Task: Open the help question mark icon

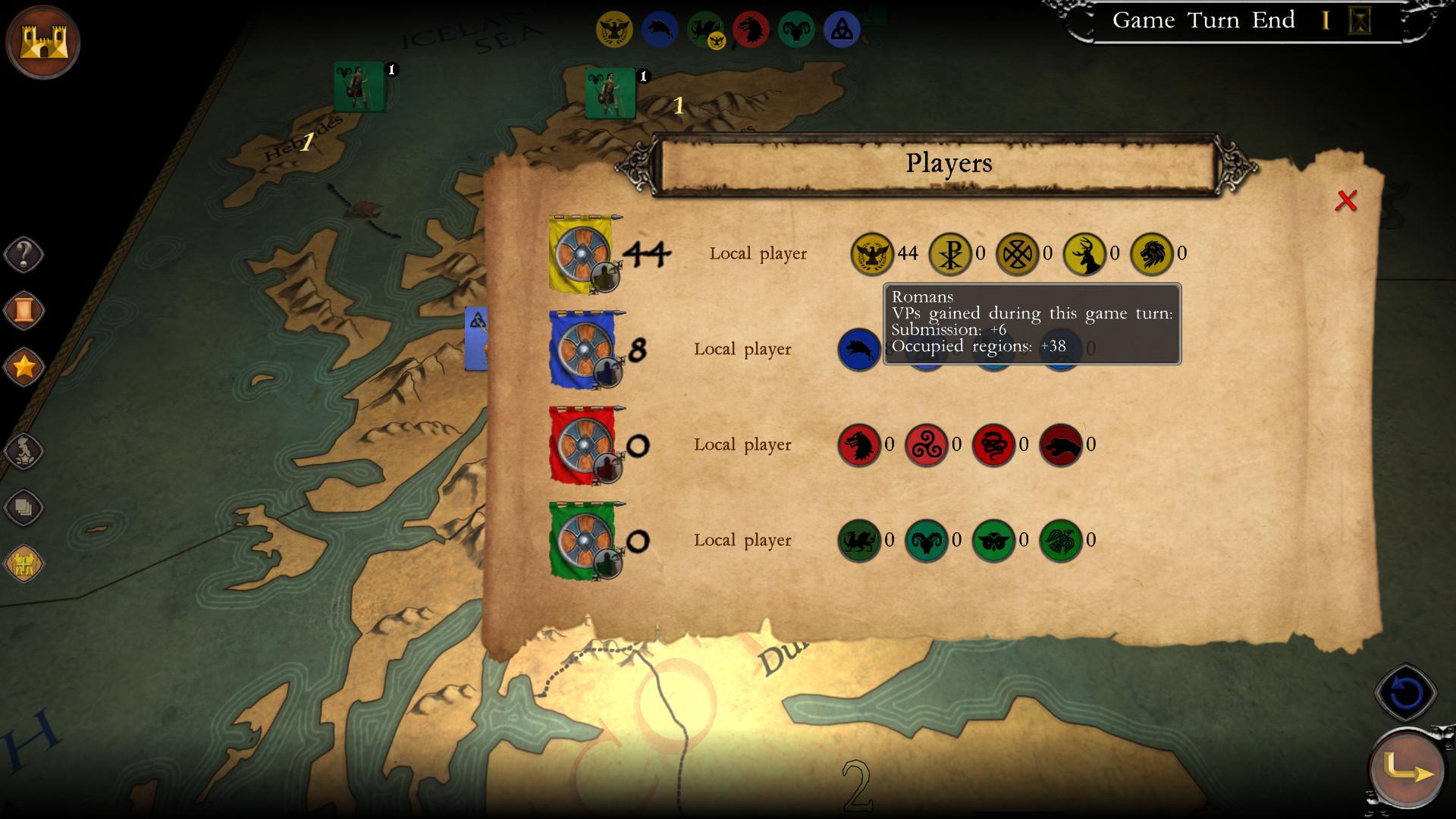Action: point(24,253)
